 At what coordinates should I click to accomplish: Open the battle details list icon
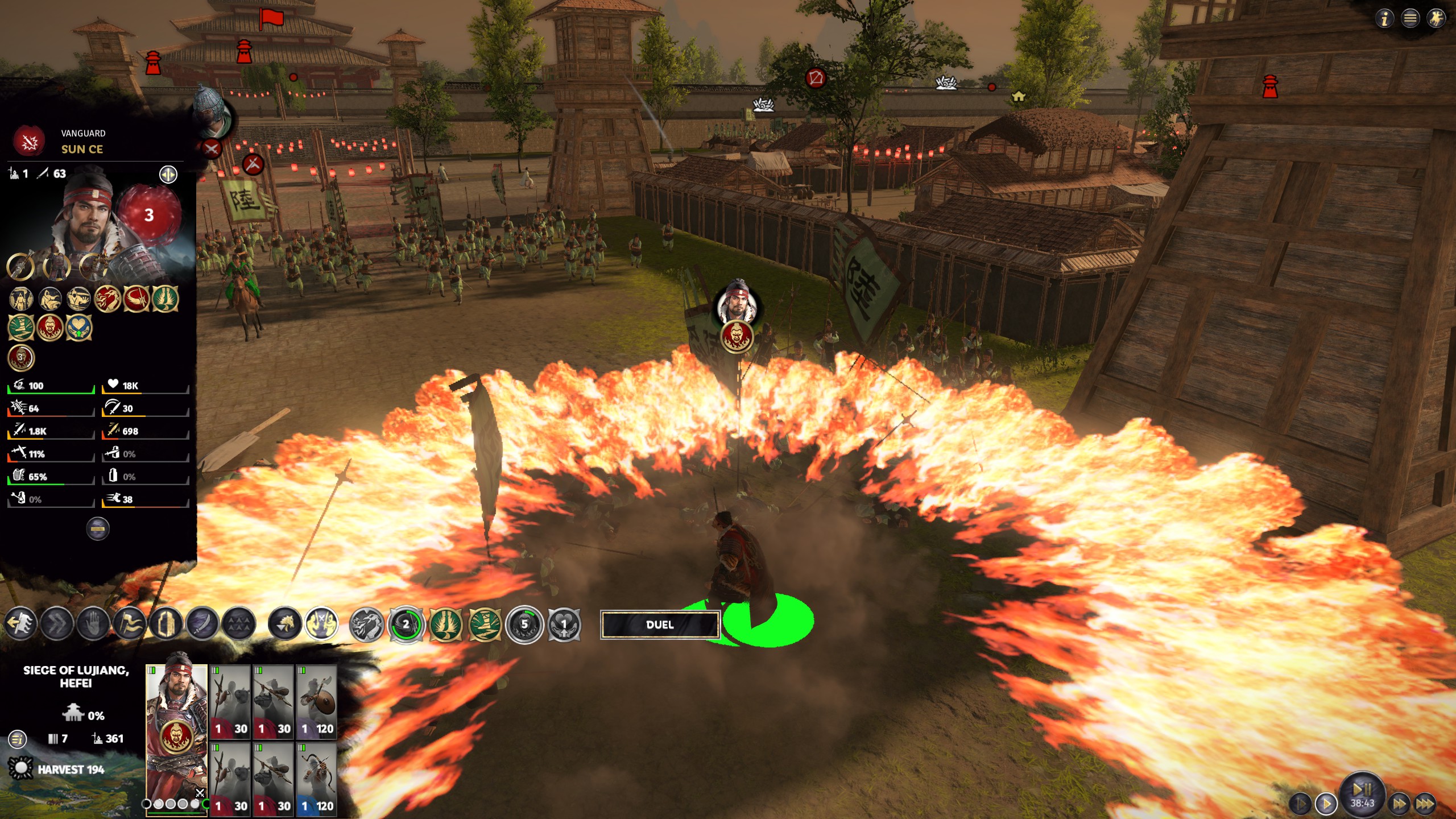[x=18, y=739]
